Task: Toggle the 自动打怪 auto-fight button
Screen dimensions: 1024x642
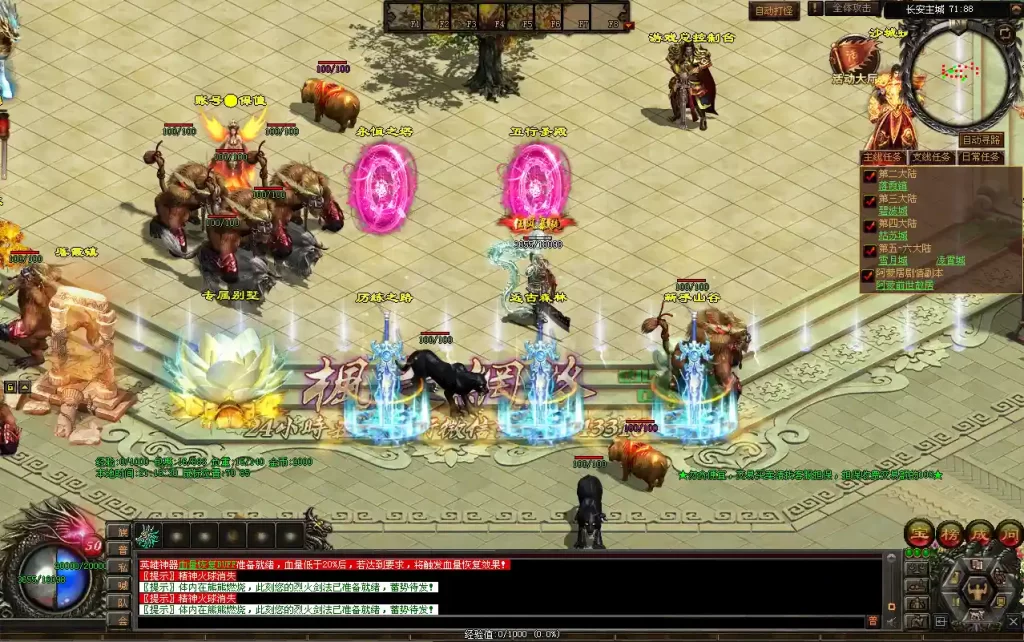Action: pos(774,11)
